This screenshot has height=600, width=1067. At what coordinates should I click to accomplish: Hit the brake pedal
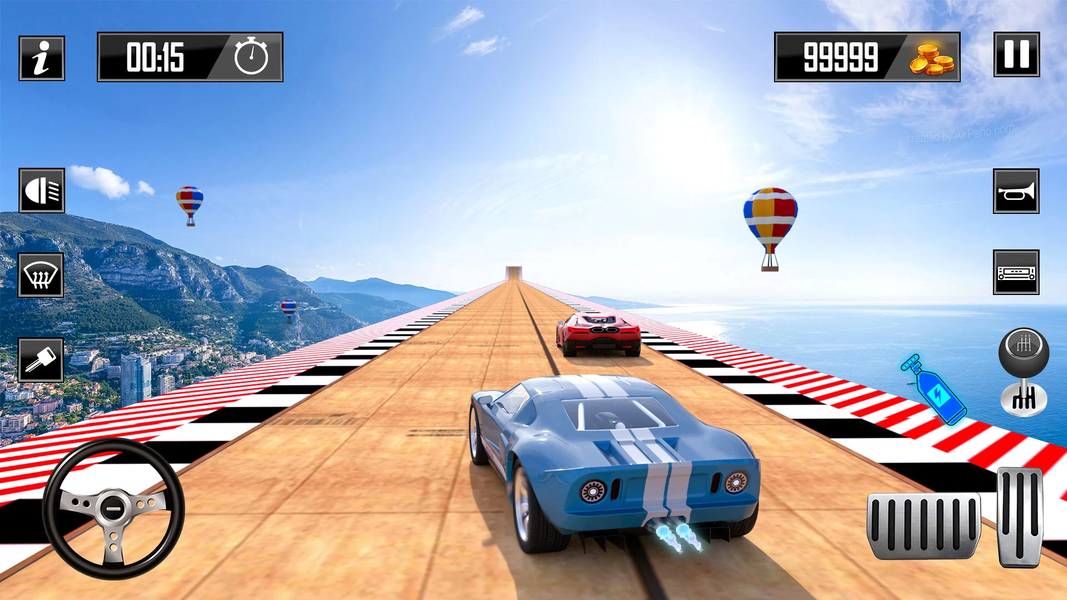click(923, 526)
